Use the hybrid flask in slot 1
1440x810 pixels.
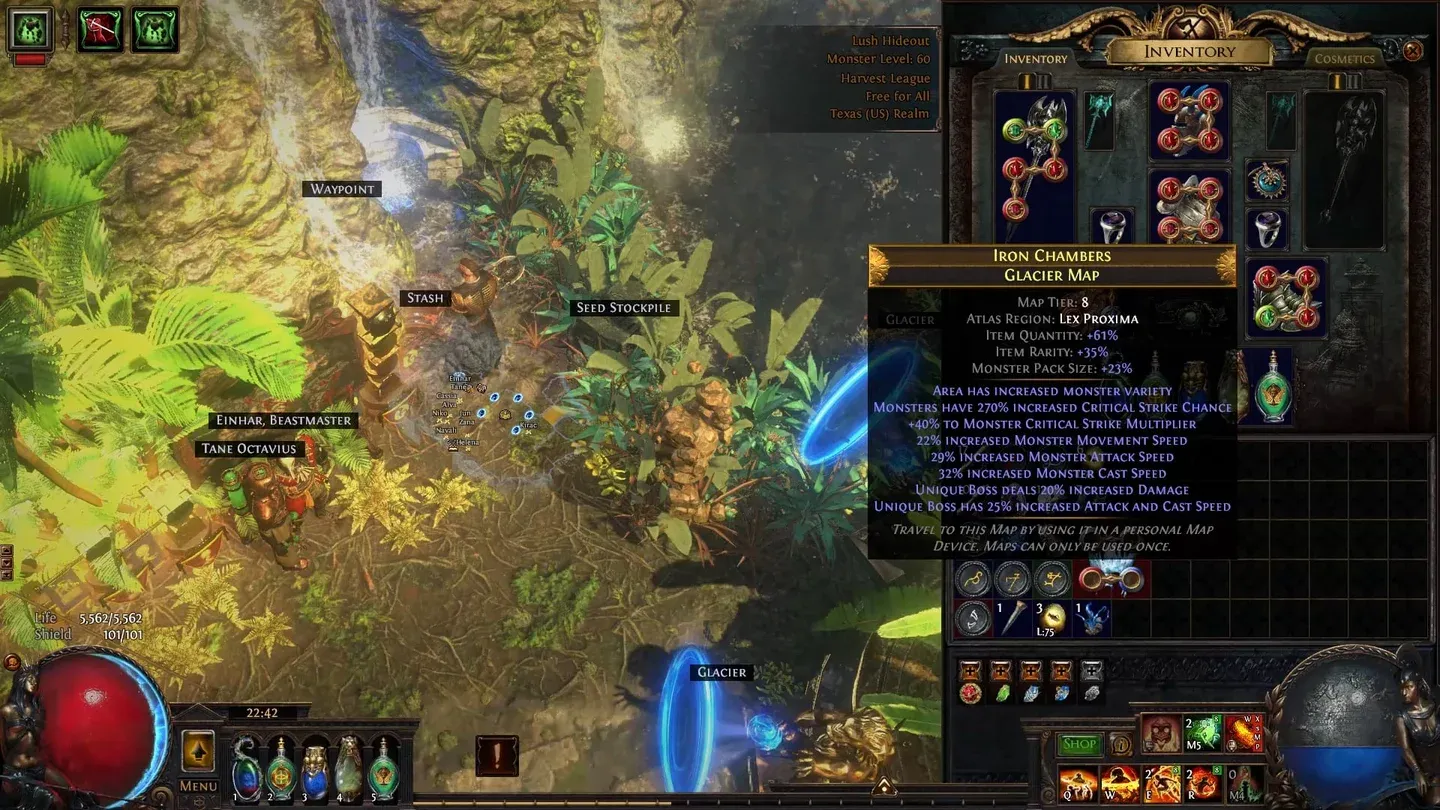point(246,773)
